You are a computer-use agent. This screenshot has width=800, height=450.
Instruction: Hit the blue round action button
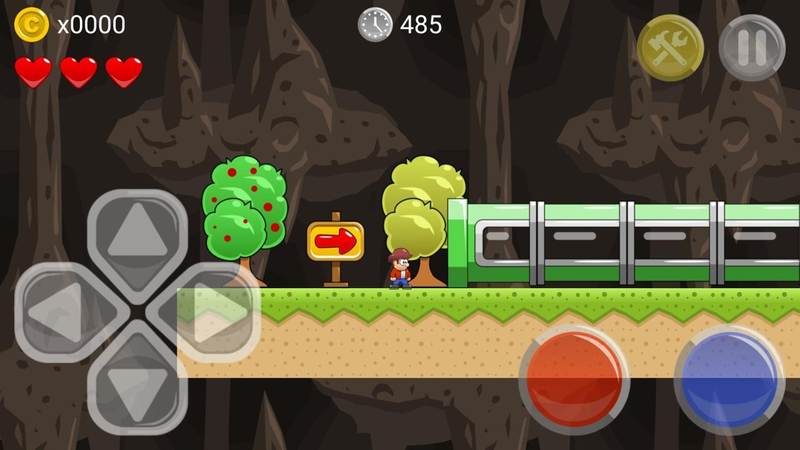(x=728, y=379)
